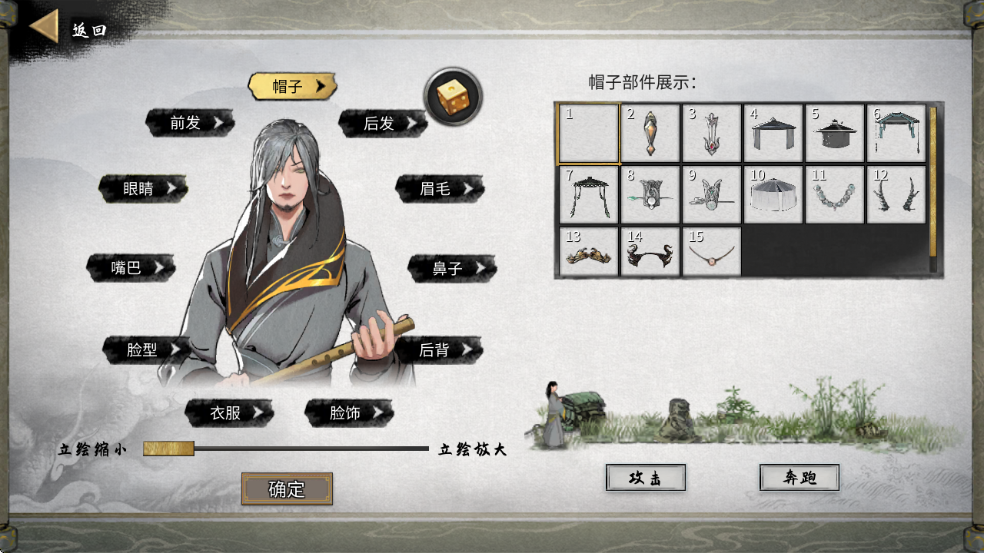Switch to the 鼻子 nose category
The image size is (984, 553).
[x=451, y=268]
